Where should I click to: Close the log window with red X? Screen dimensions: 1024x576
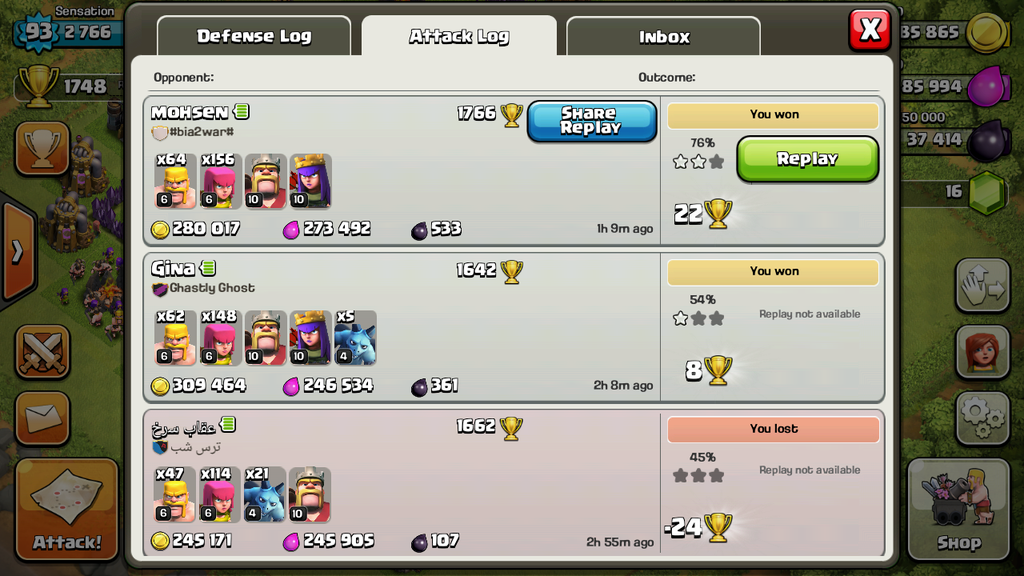click(869, 30)
